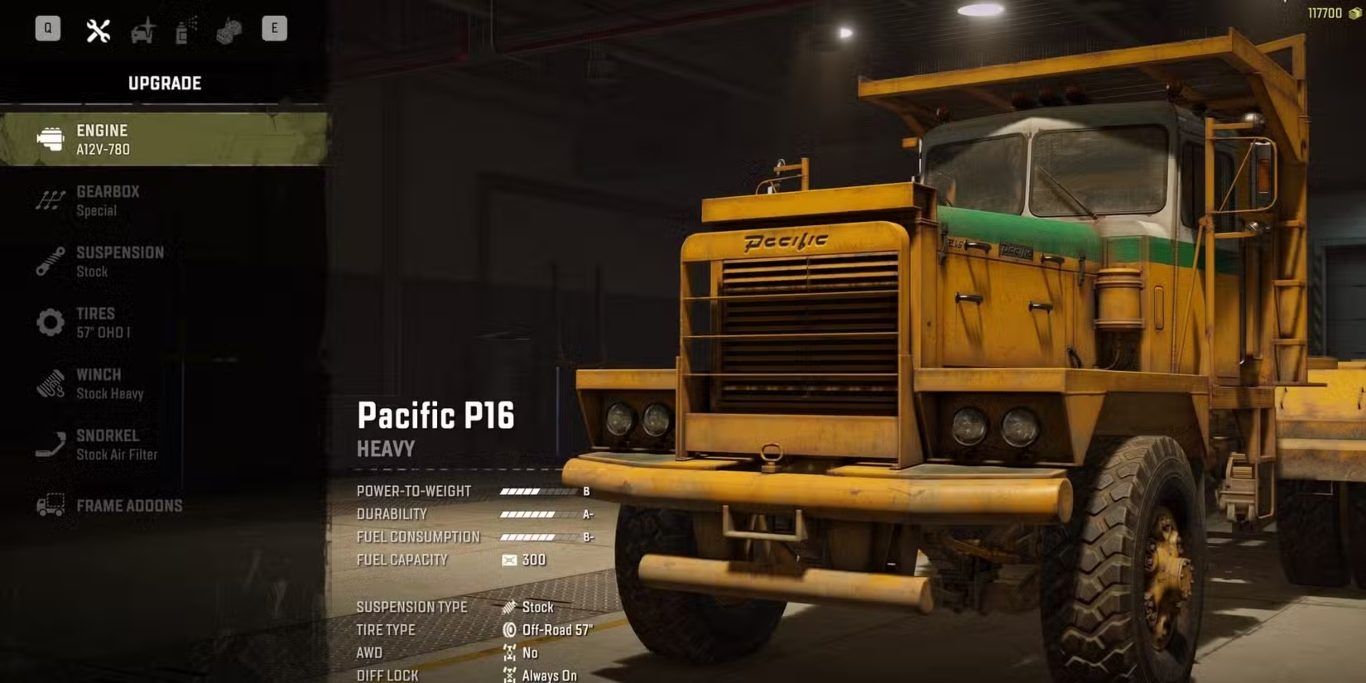Open the spray paint can tab
The height and width of the screenshot is (683, 1366).
[x=185, y=30]
